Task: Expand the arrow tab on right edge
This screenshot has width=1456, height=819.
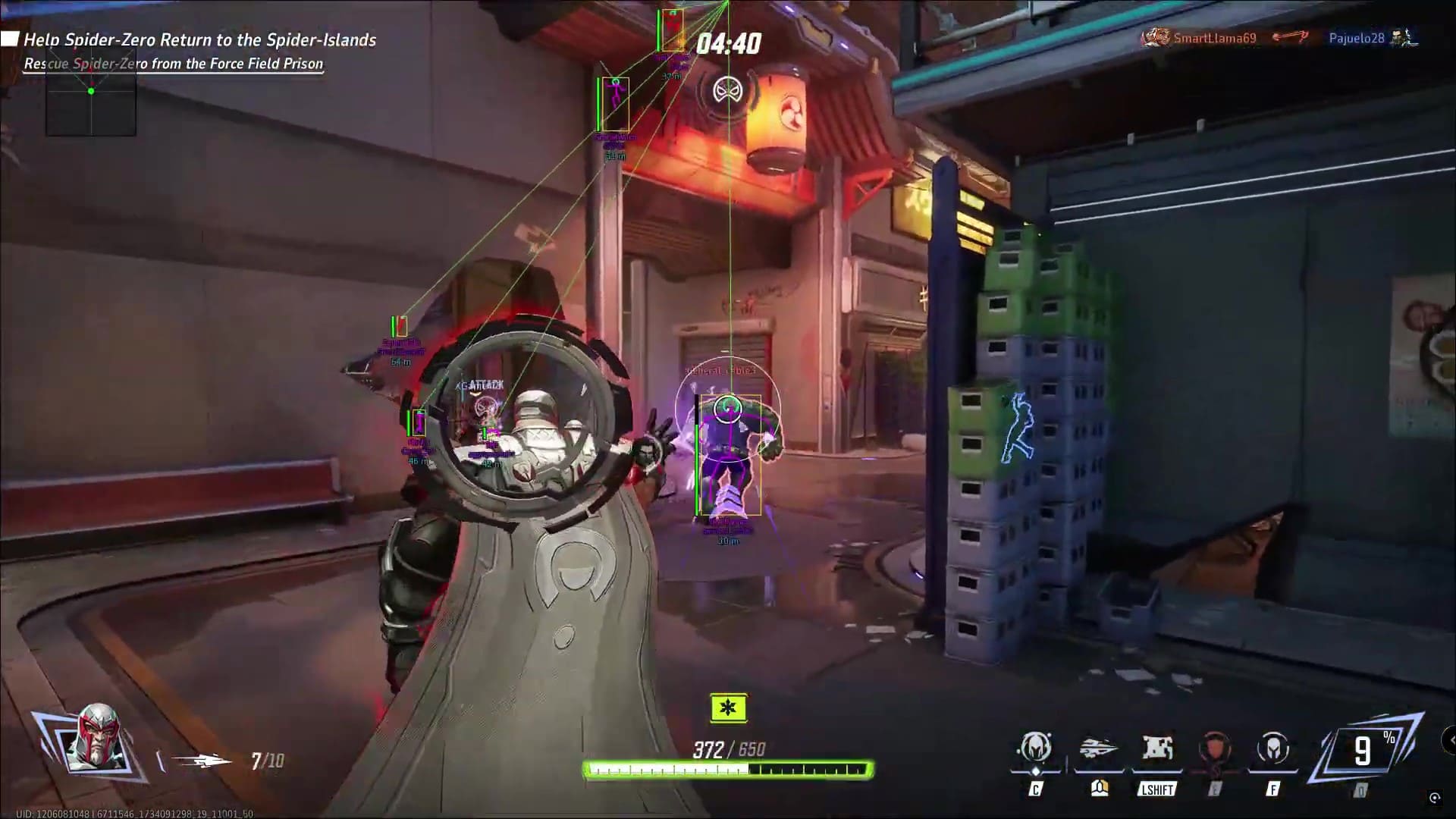Action: click(x=1450, y=739)
